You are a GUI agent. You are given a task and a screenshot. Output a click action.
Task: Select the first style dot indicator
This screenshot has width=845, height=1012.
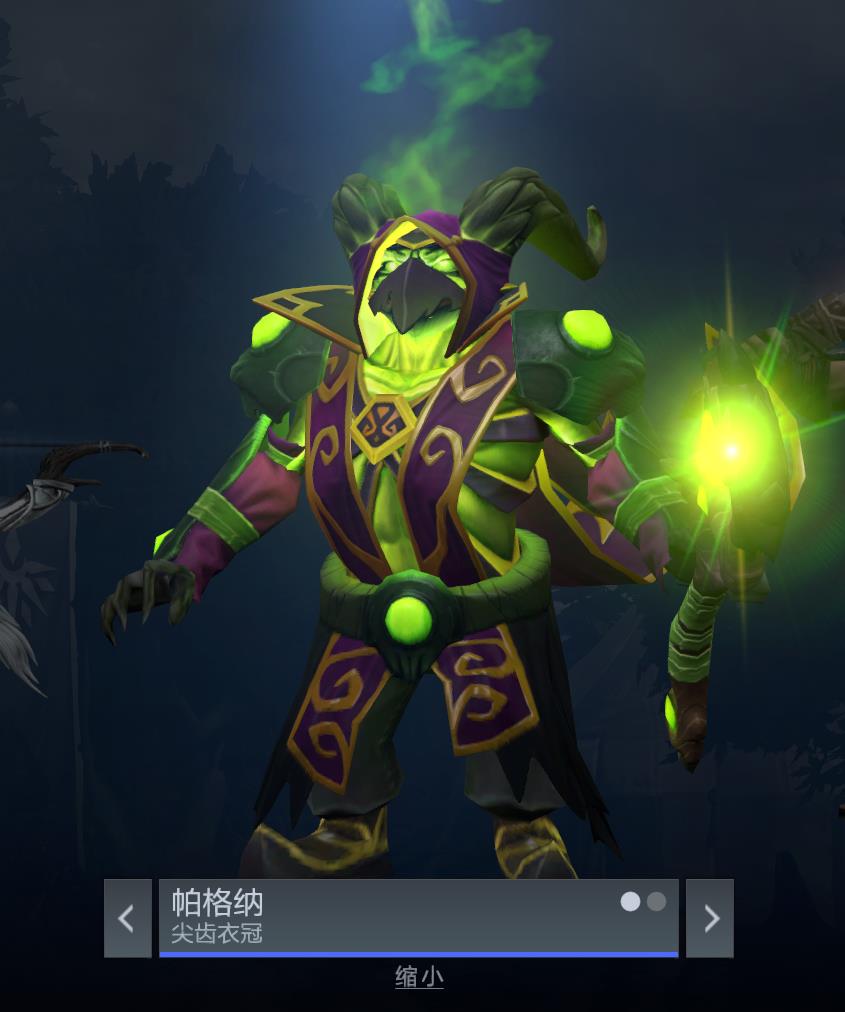(630, 902)
